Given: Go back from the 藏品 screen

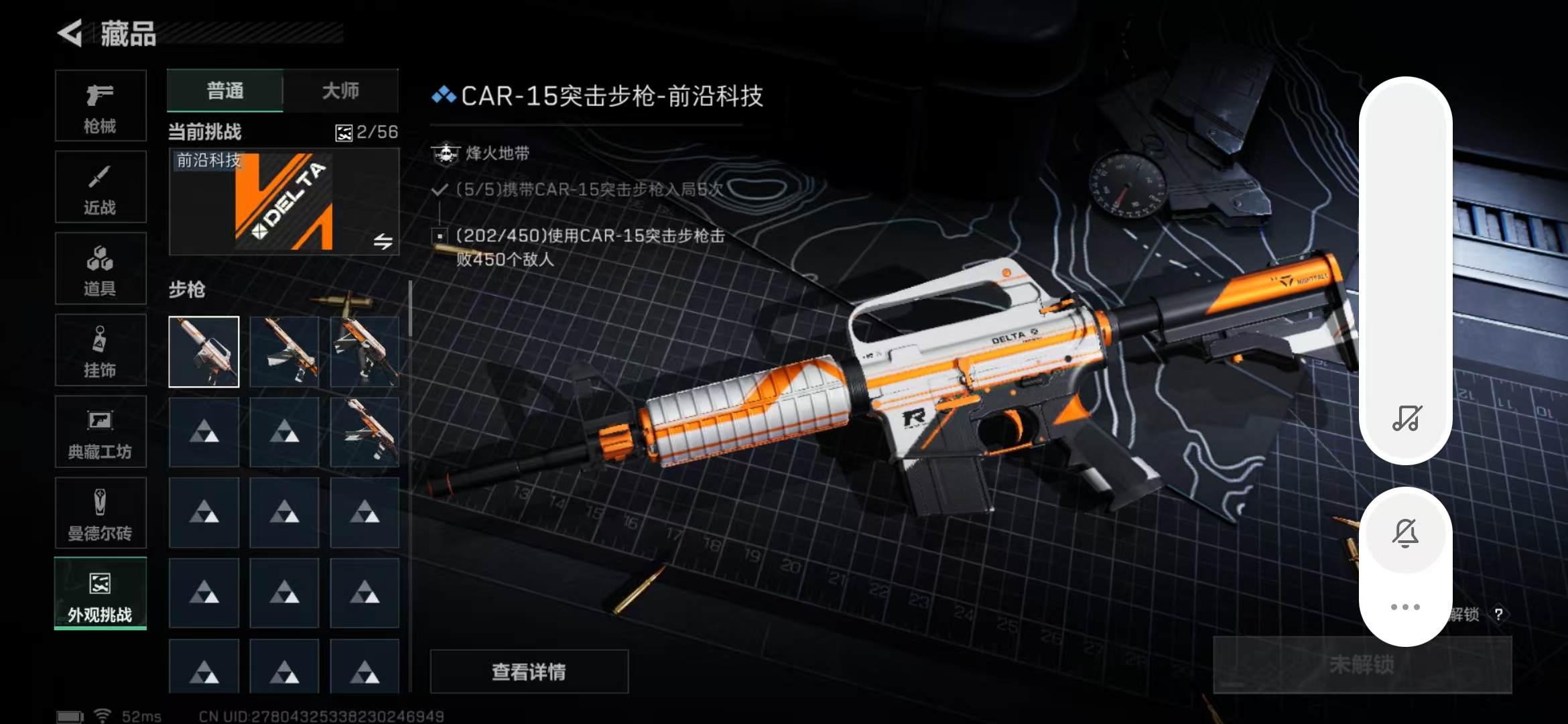Looking at the screenshot, I should 70,33.
